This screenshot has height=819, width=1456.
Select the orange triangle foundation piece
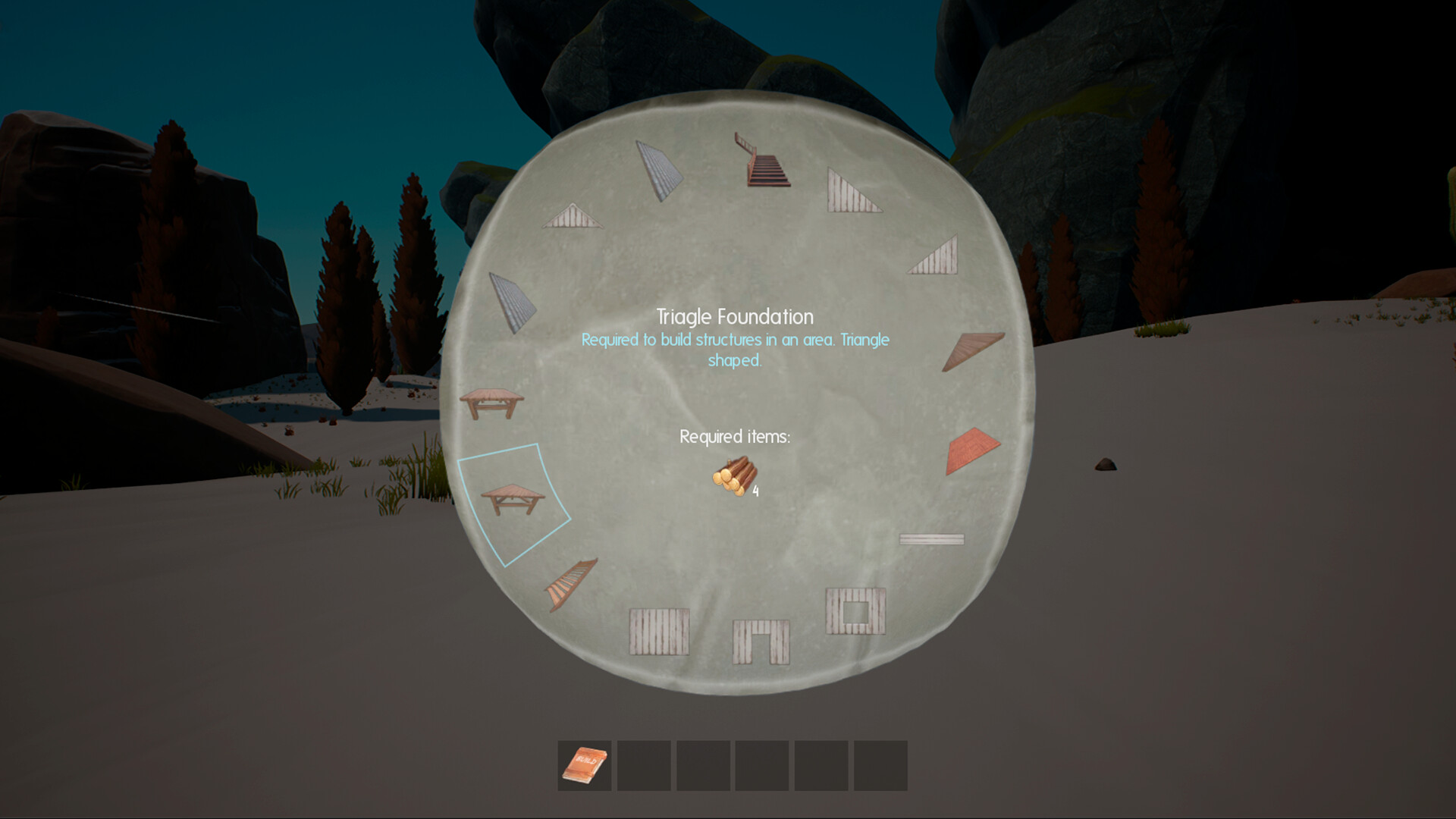973,447
